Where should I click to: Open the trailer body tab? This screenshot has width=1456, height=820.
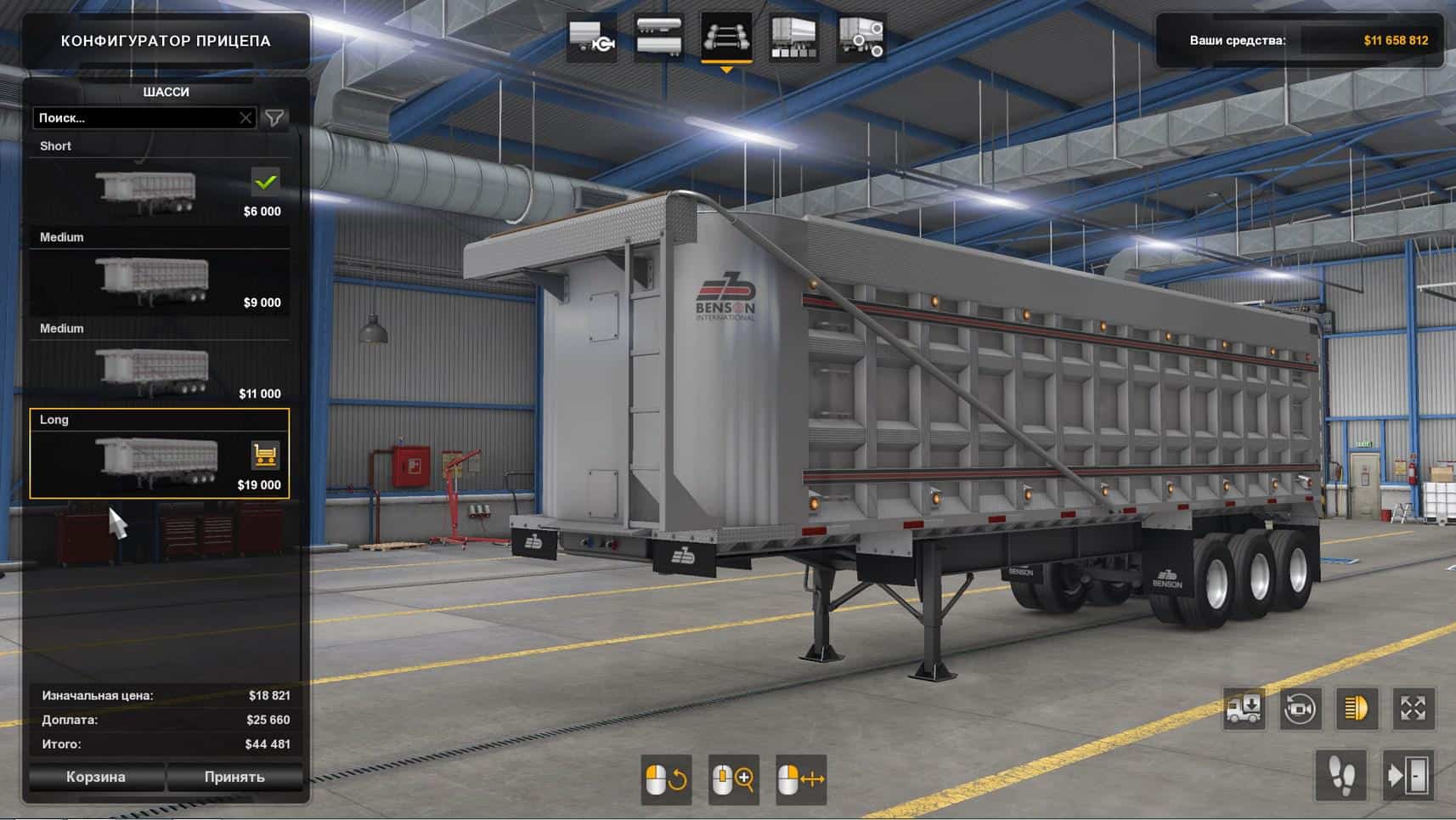tap(659, 38)
